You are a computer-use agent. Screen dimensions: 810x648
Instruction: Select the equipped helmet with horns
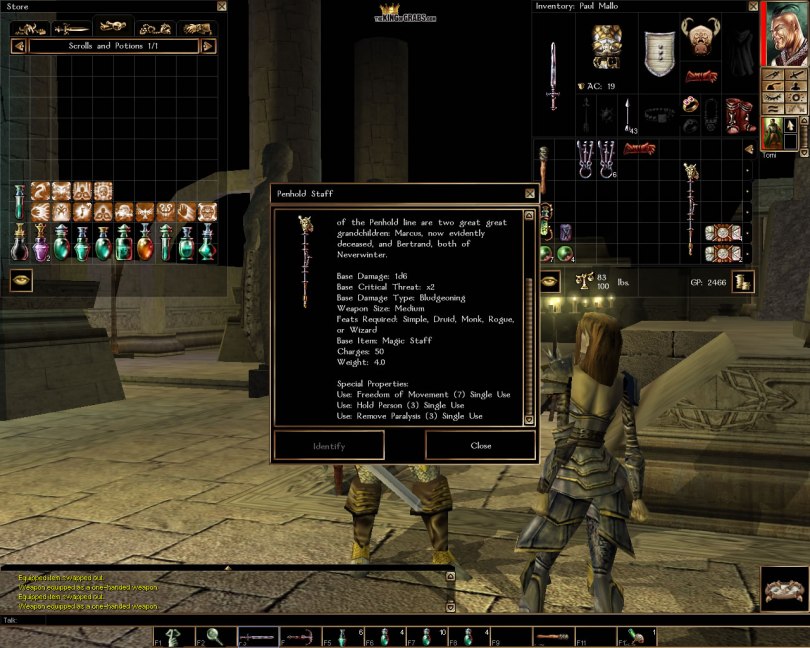(700, 40)
